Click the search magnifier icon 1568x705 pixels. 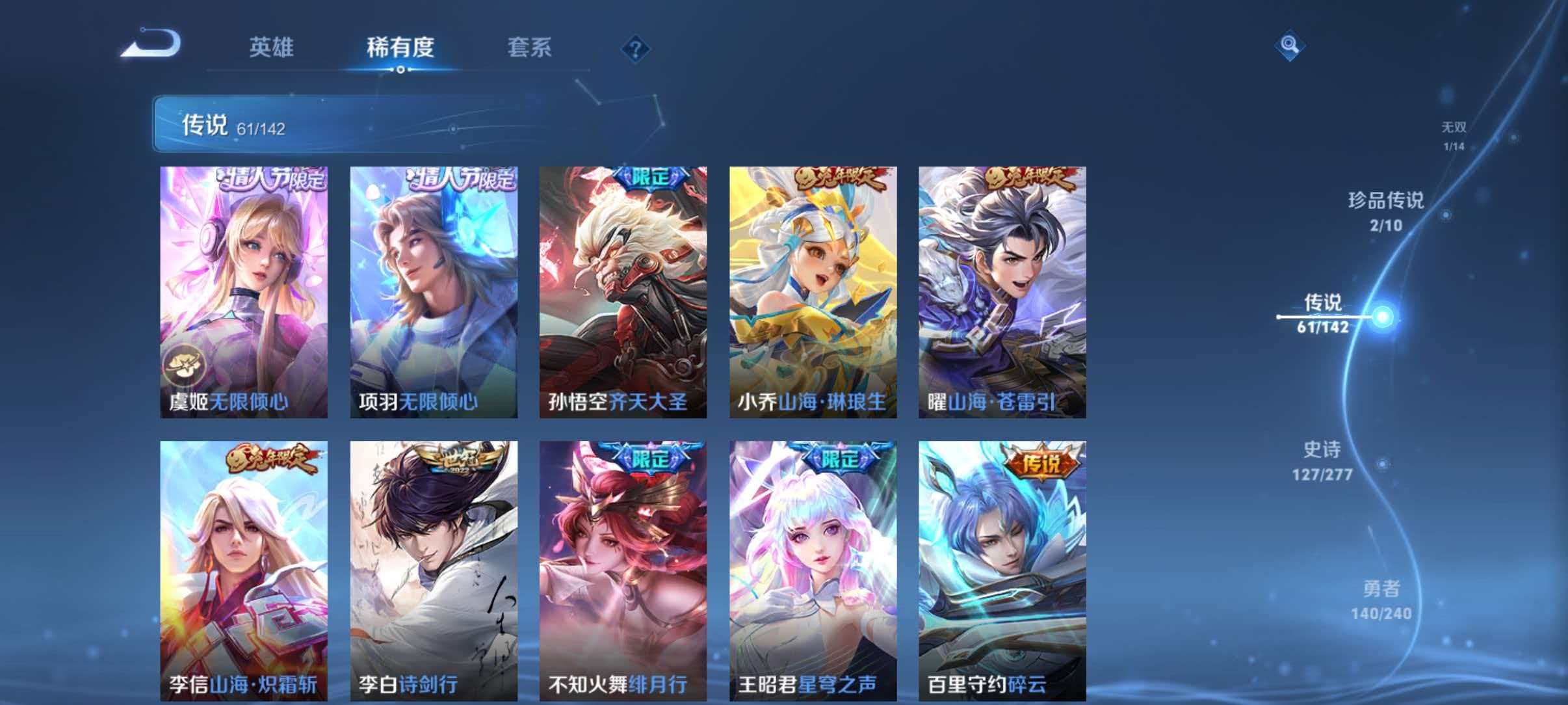(x=1290, y=46)
